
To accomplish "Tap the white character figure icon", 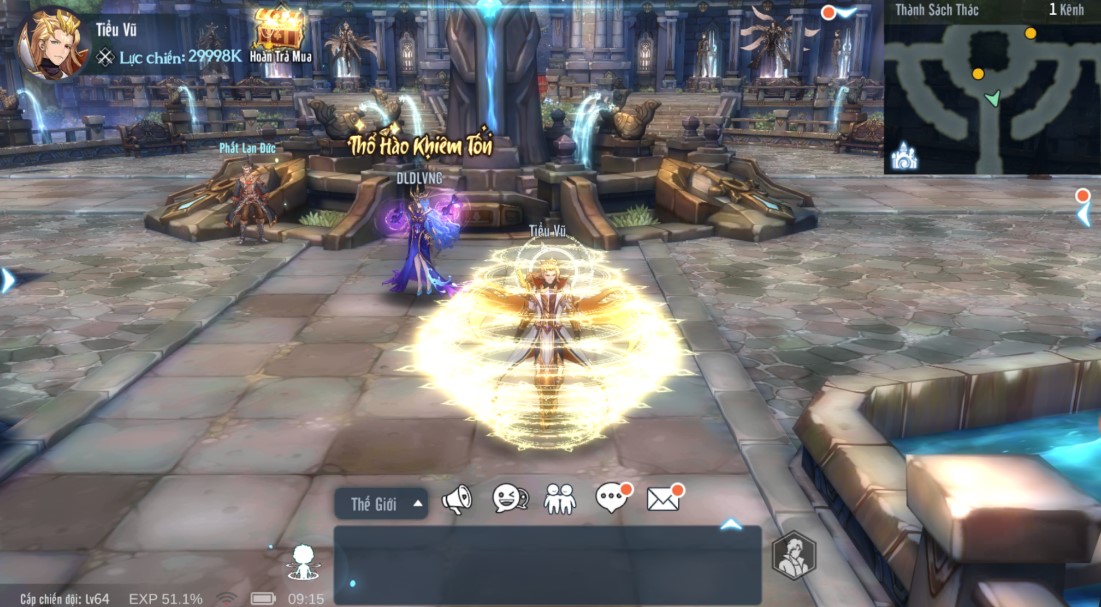I will pos(301,562).
